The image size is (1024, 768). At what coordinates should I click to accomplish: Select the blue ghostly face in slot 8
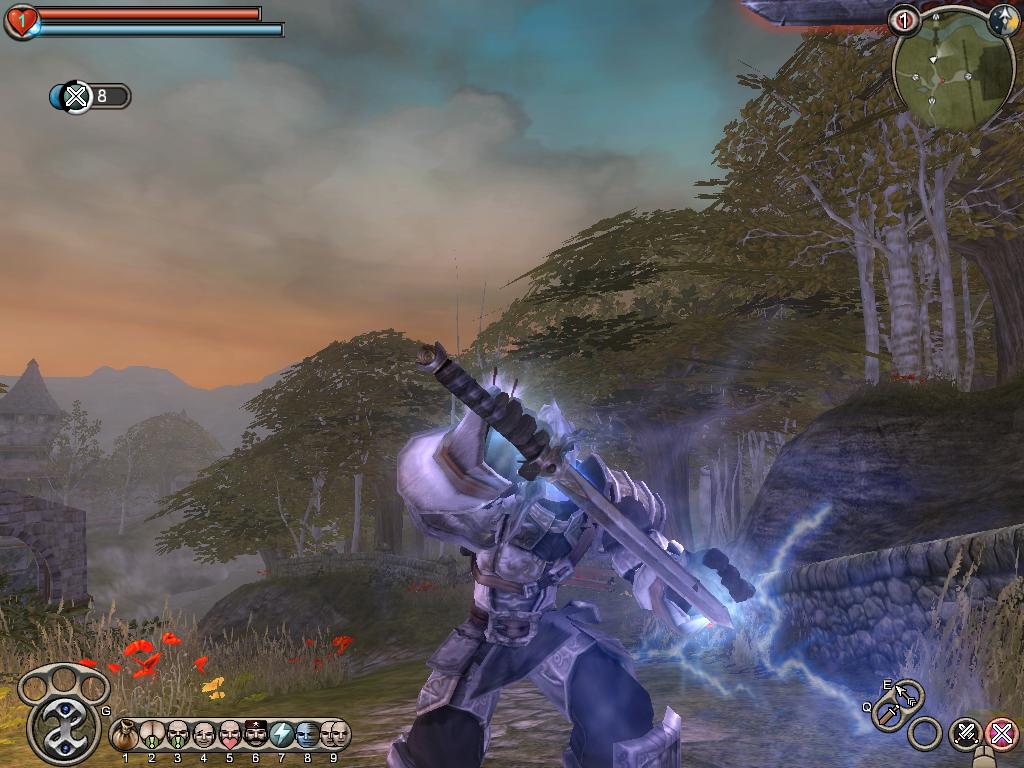(x=308, y=736)
